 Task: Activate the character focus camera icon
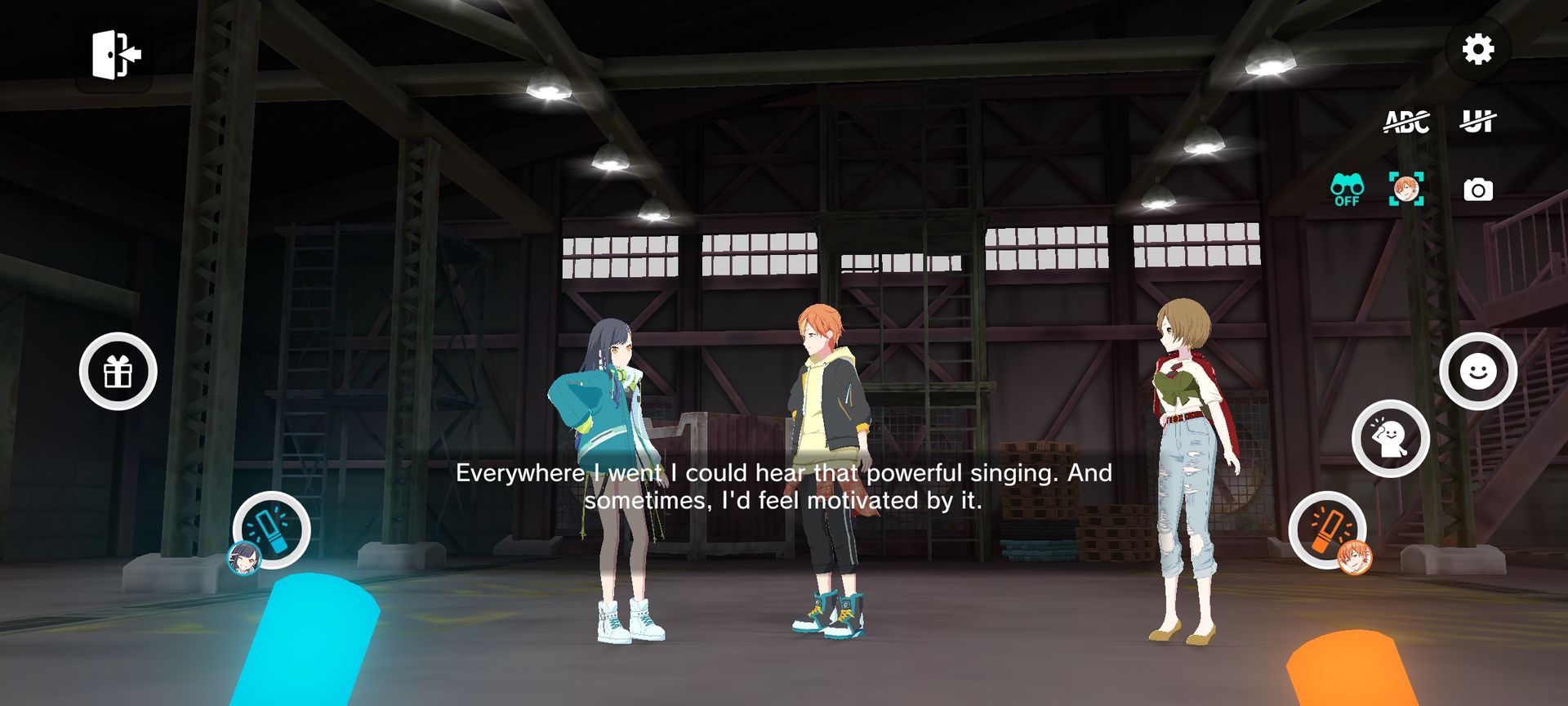[x=1406, y=190]
